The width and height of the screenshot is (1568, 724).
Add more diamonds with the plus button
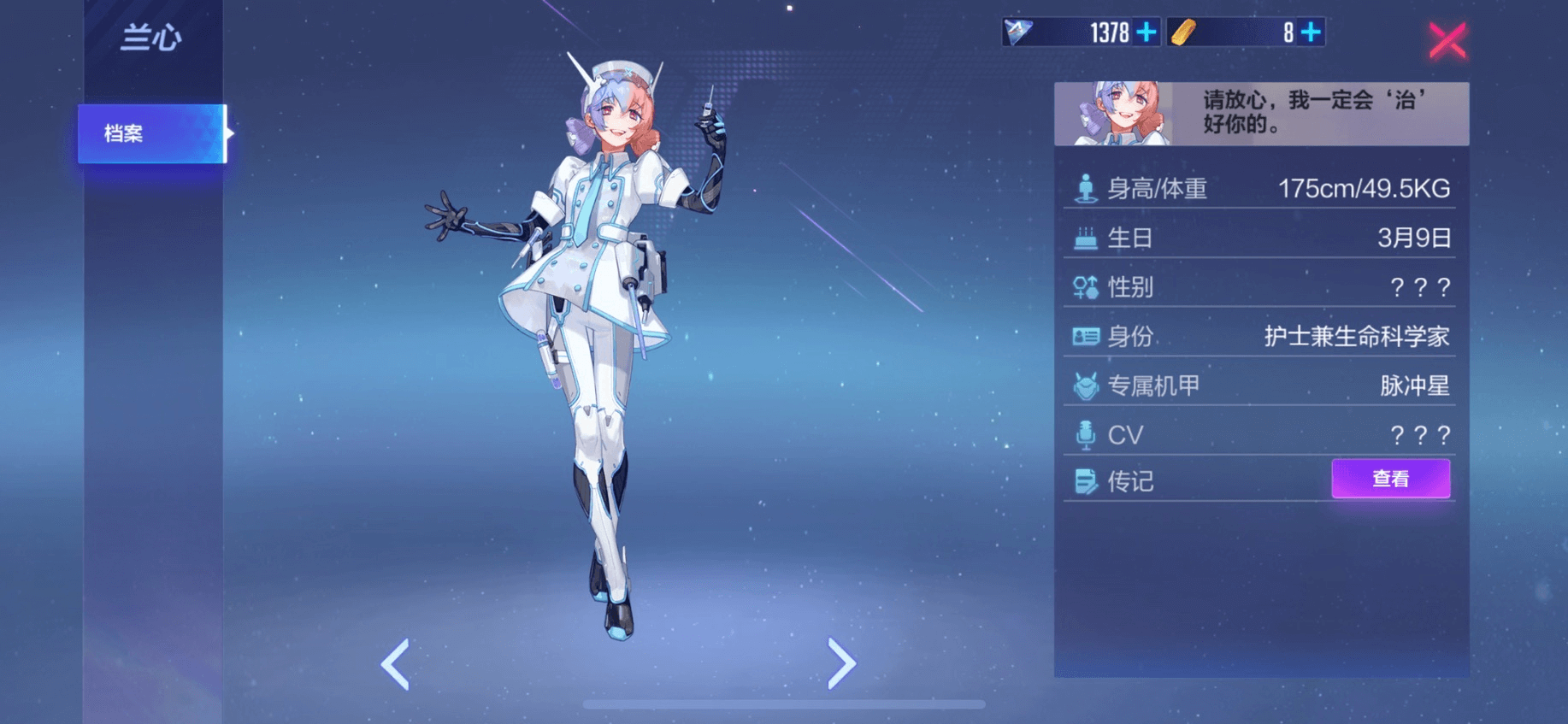[1147, 32]
